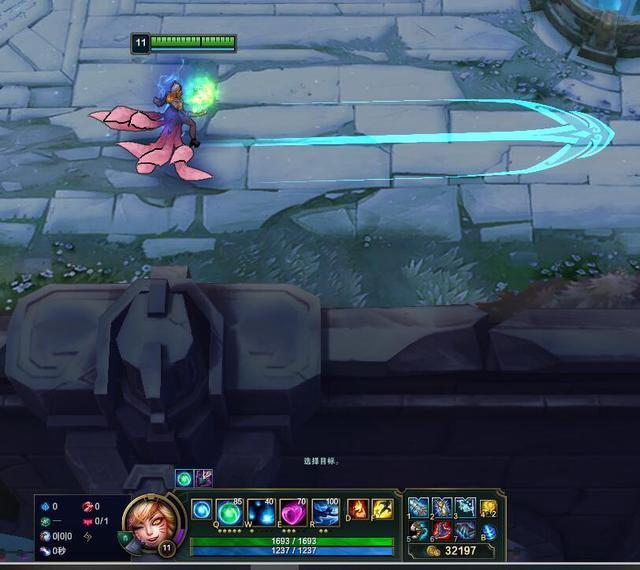Open the shop via gold counter

(x=454, y=550)
